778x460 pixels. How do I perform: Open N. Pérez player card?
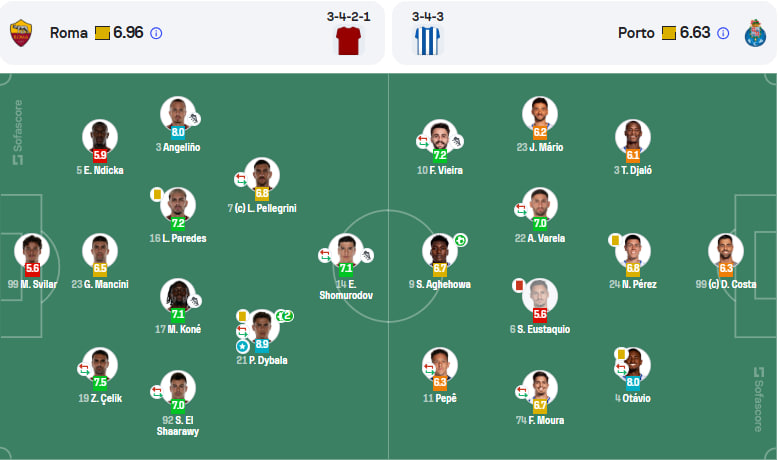[x=632, y=252]
